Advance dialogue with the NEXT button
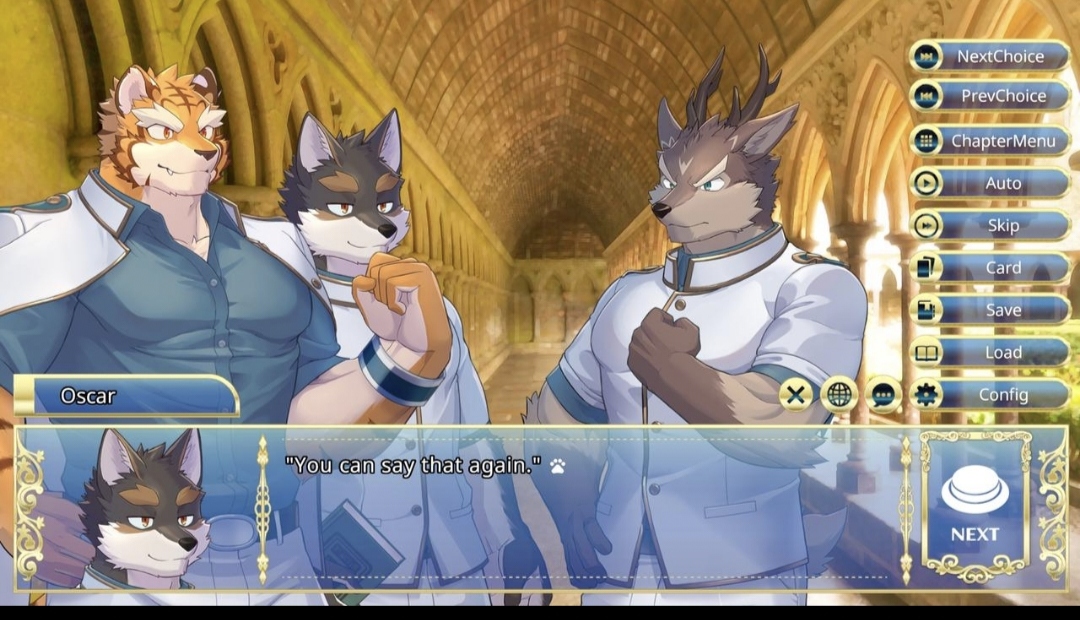The width and height of the screenshot is (1080, 620). (x=975, y=505)
